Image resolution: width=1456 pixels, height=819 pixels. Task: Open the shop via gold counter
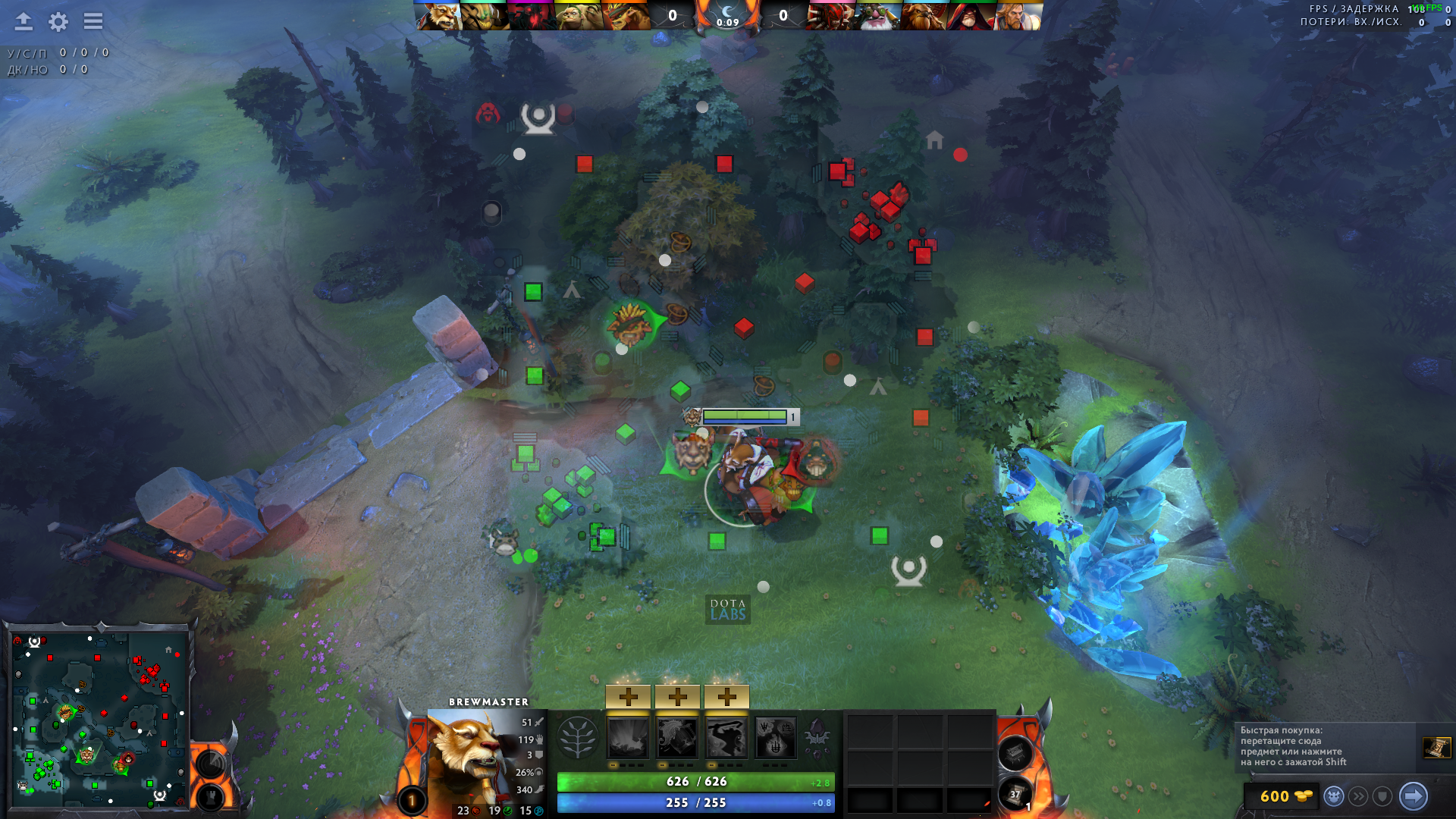pyautogui.click(x=1285, y=796)
